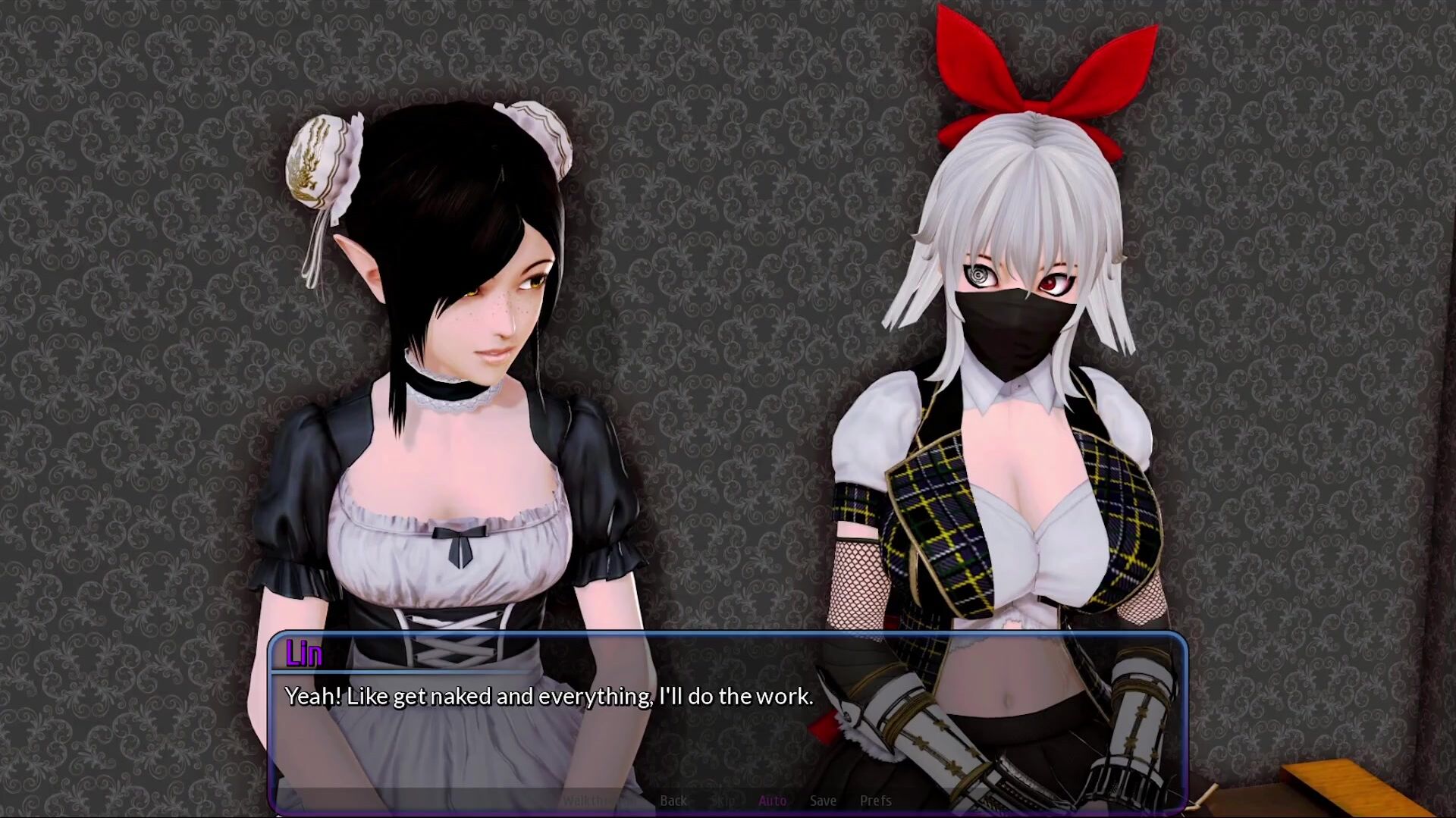This screenshot has width=1456, height=818.
Task: Open the Save menu
Action: 823,801
